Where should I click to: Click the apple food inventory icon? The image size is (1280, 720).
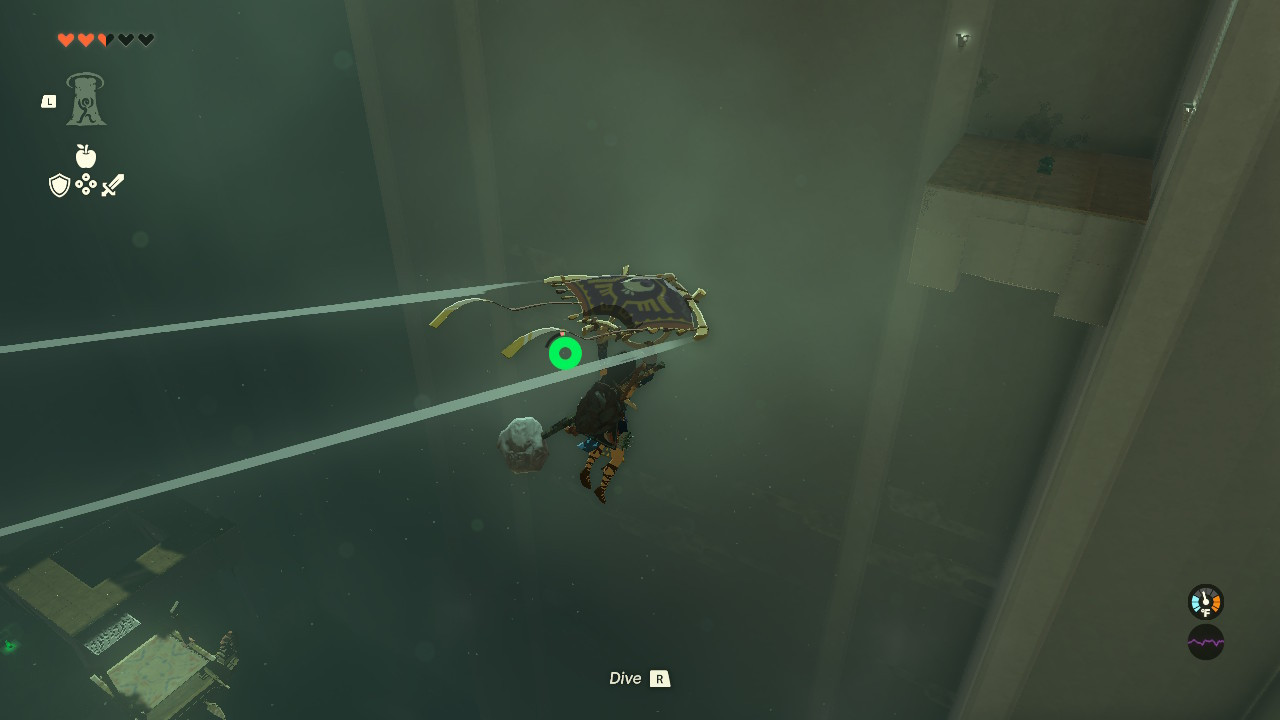pyautogui.click(x=88, y=157)
